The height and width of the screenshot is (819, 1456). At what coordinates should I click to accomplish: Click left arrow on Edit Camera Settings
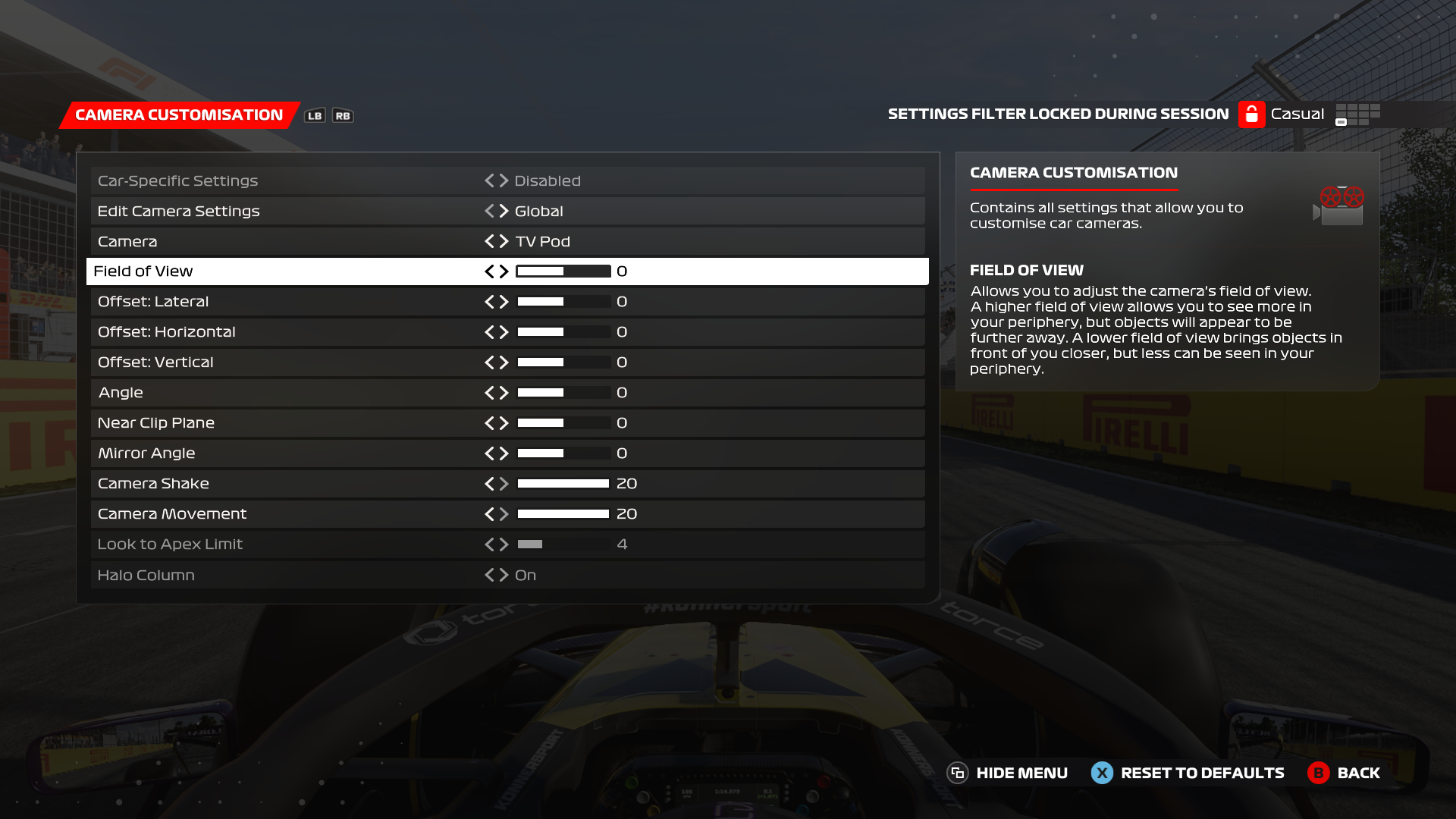coord(489,211)
